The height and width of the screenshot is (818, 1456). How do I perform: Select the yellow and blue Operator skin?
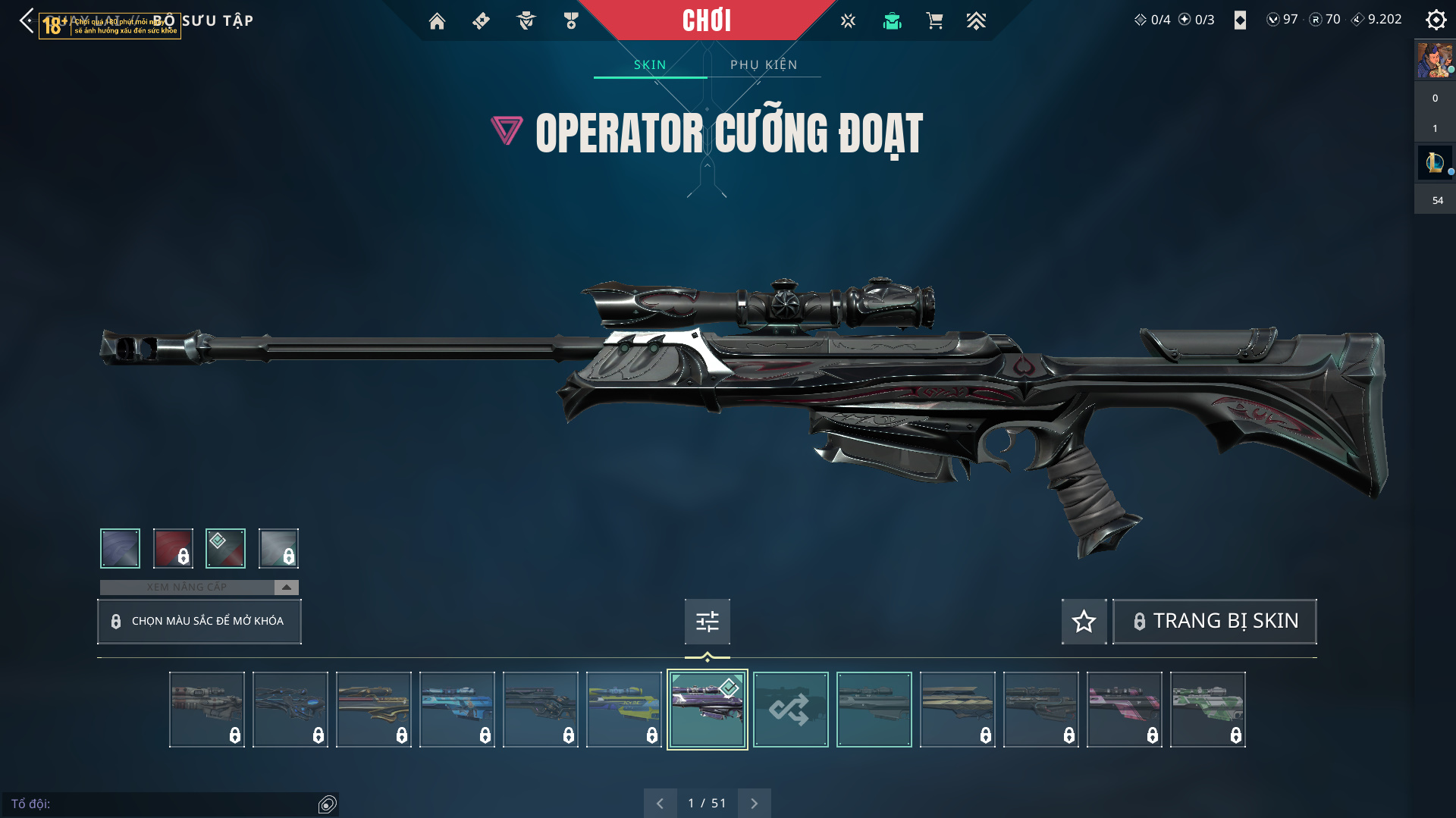click(x=623, y=710)
